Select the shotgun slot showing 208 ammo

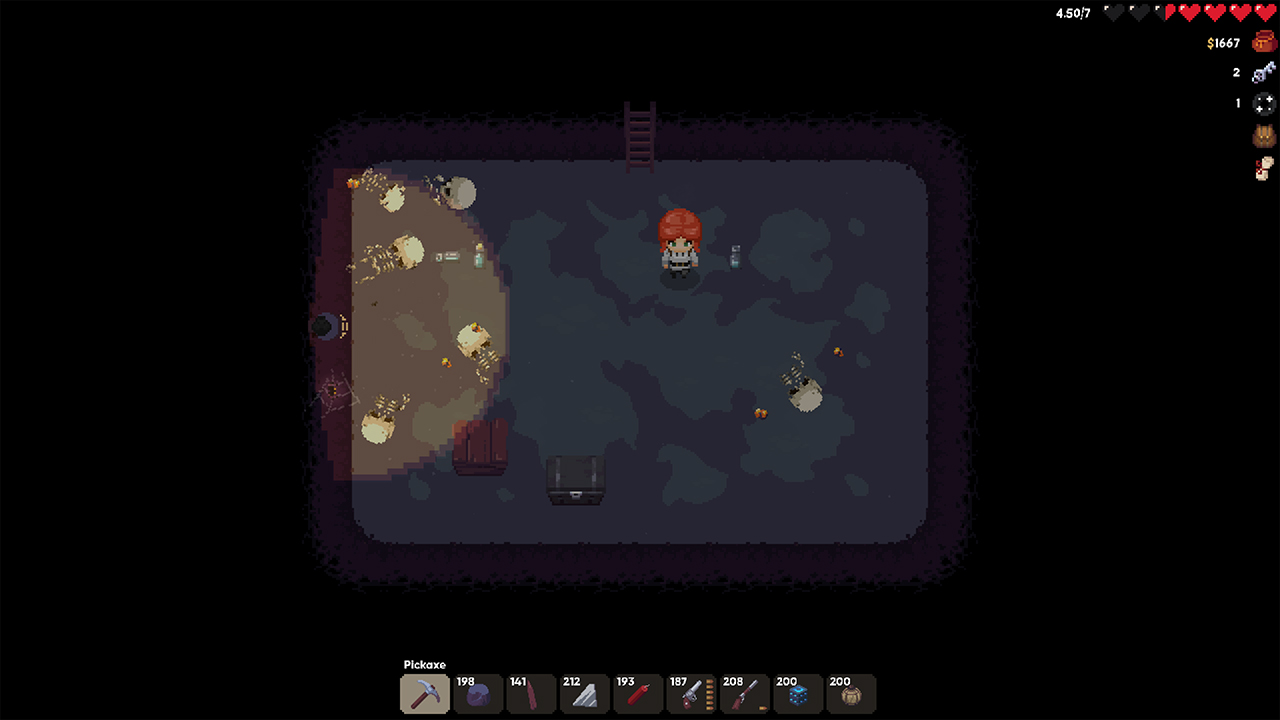tap(745, 694)
